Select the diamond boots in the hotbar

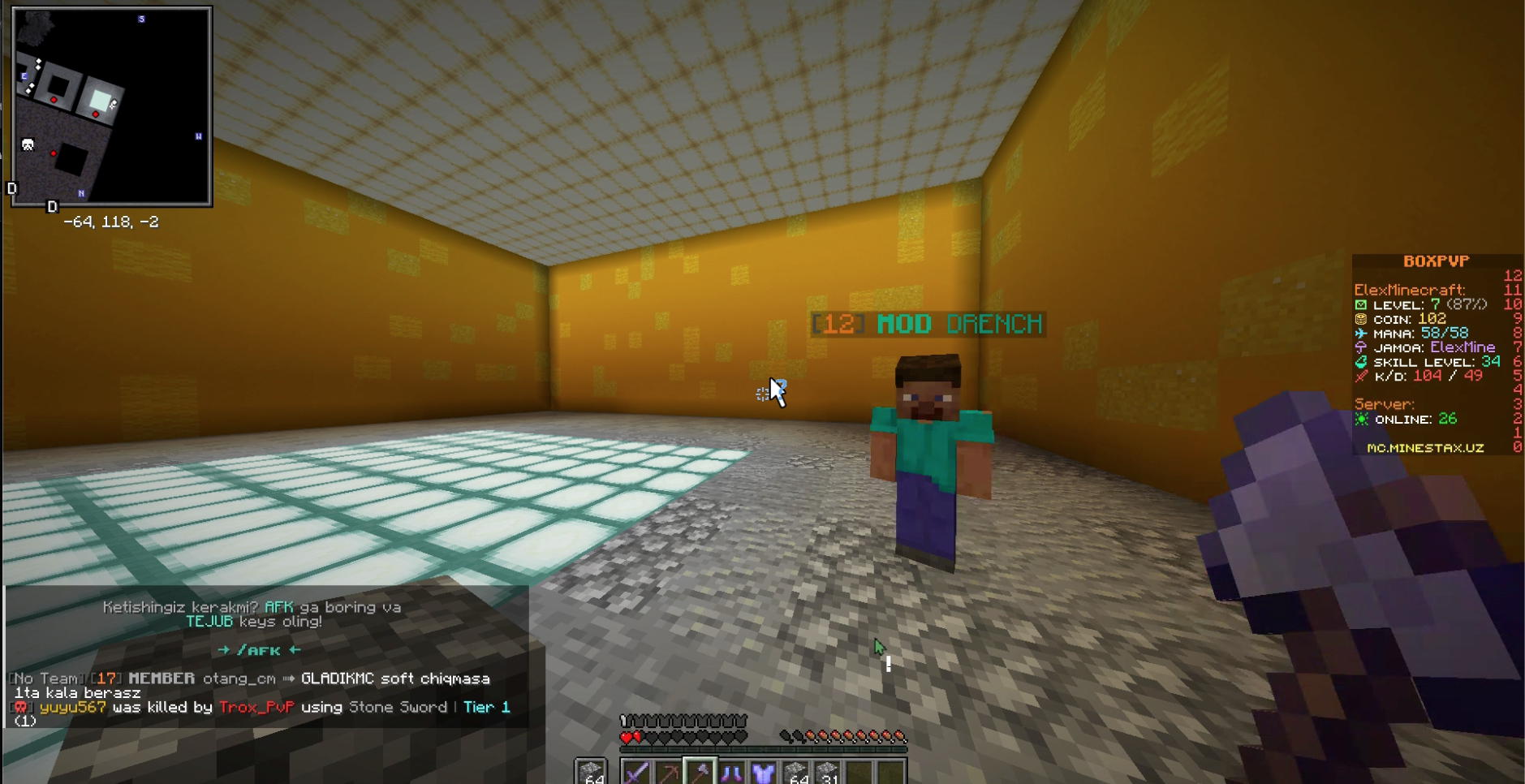[730, 773]
